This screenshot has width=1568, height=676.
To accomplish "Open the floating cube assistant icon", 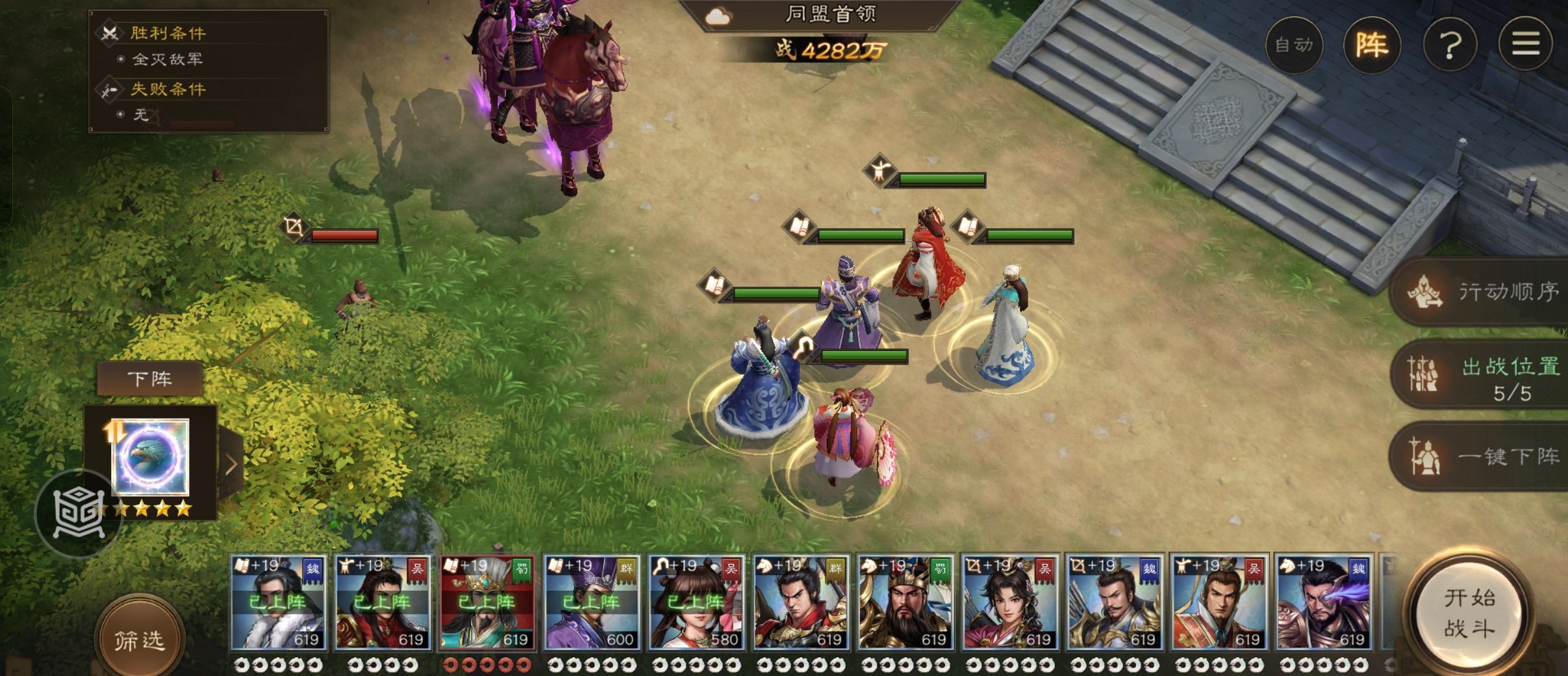I will click(78, 513).
